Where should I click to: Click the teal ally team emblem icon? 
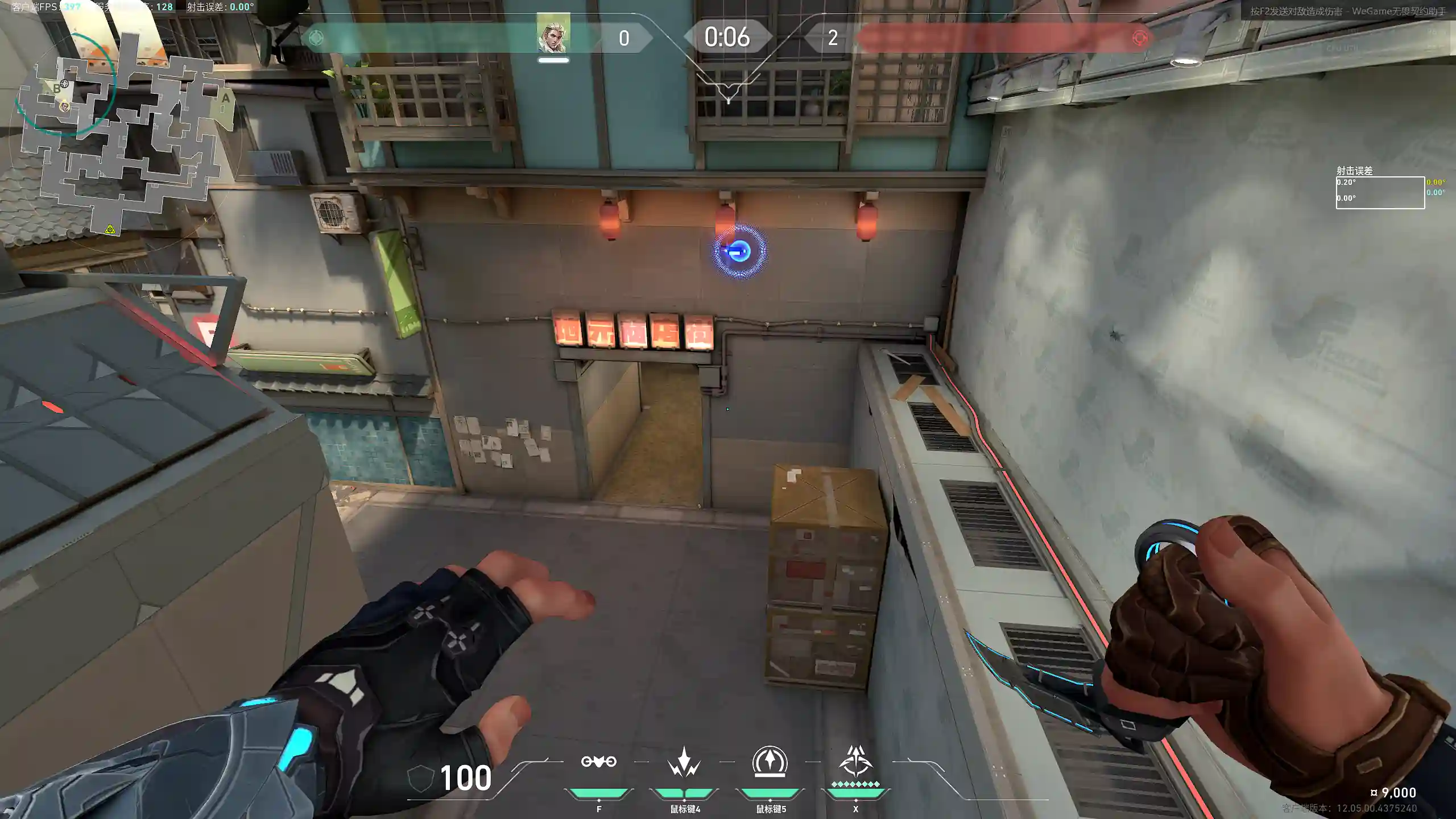tap(316, 38)
